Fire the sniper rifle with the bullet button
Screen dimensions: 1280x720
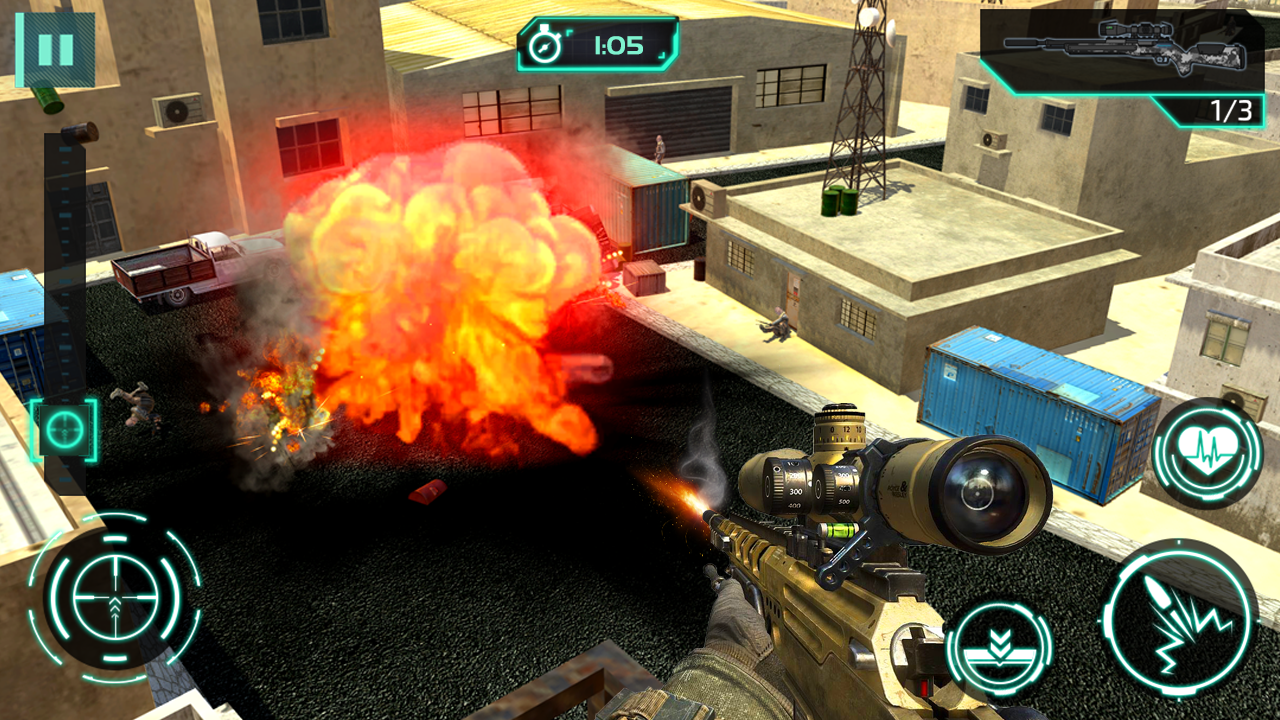pyautogui.click(x=1179, y=619)
